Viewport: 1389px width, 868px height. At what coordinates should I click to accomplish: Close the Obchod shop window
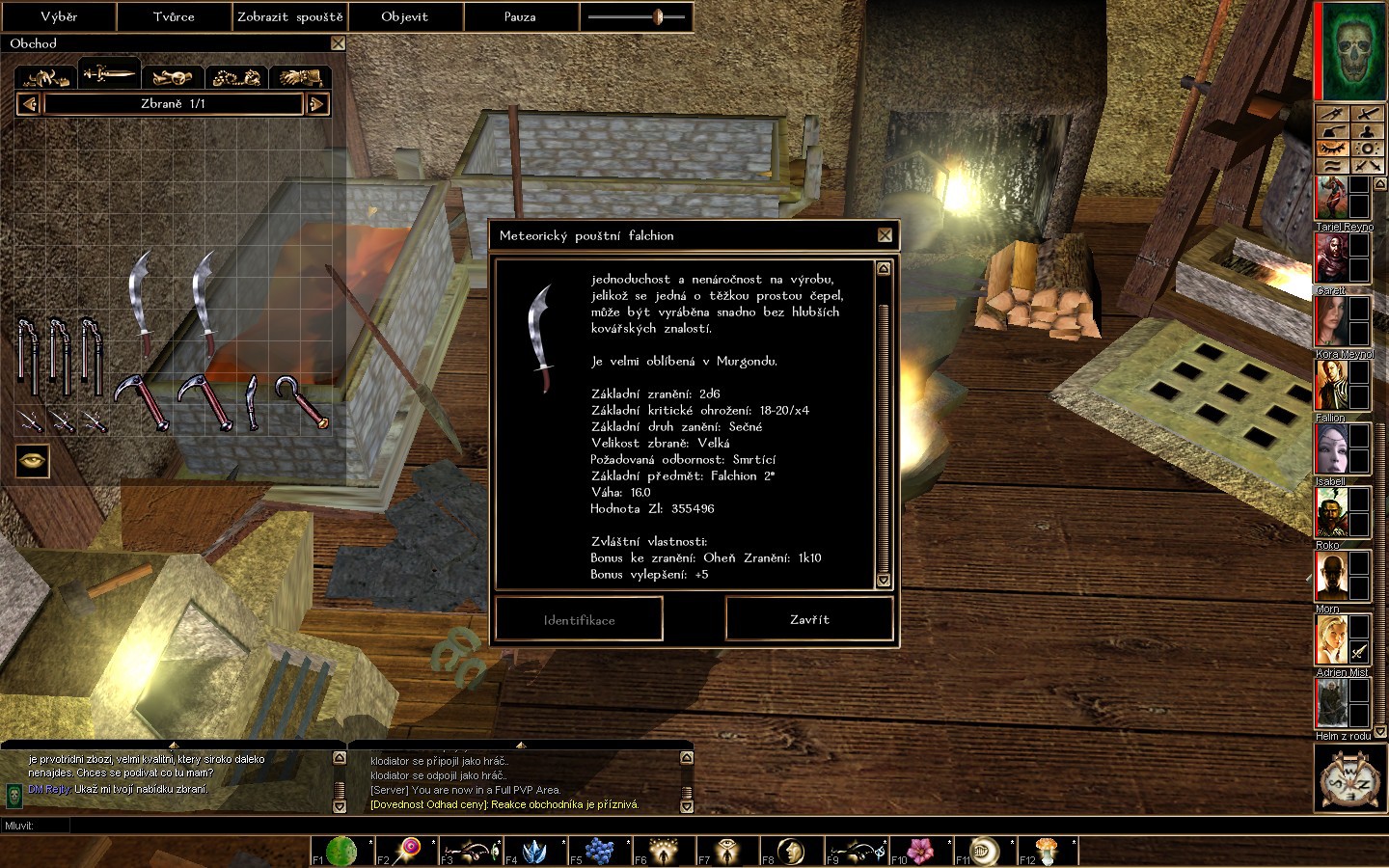[x=338, y=43]
